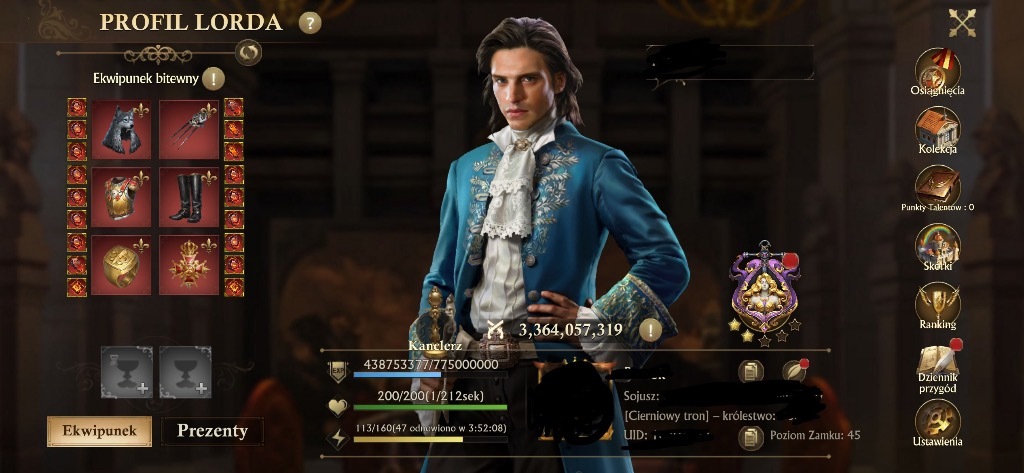The image size is (1024, 473).
Task: Select the black boots equipment slot
Action: coord(188,196)
